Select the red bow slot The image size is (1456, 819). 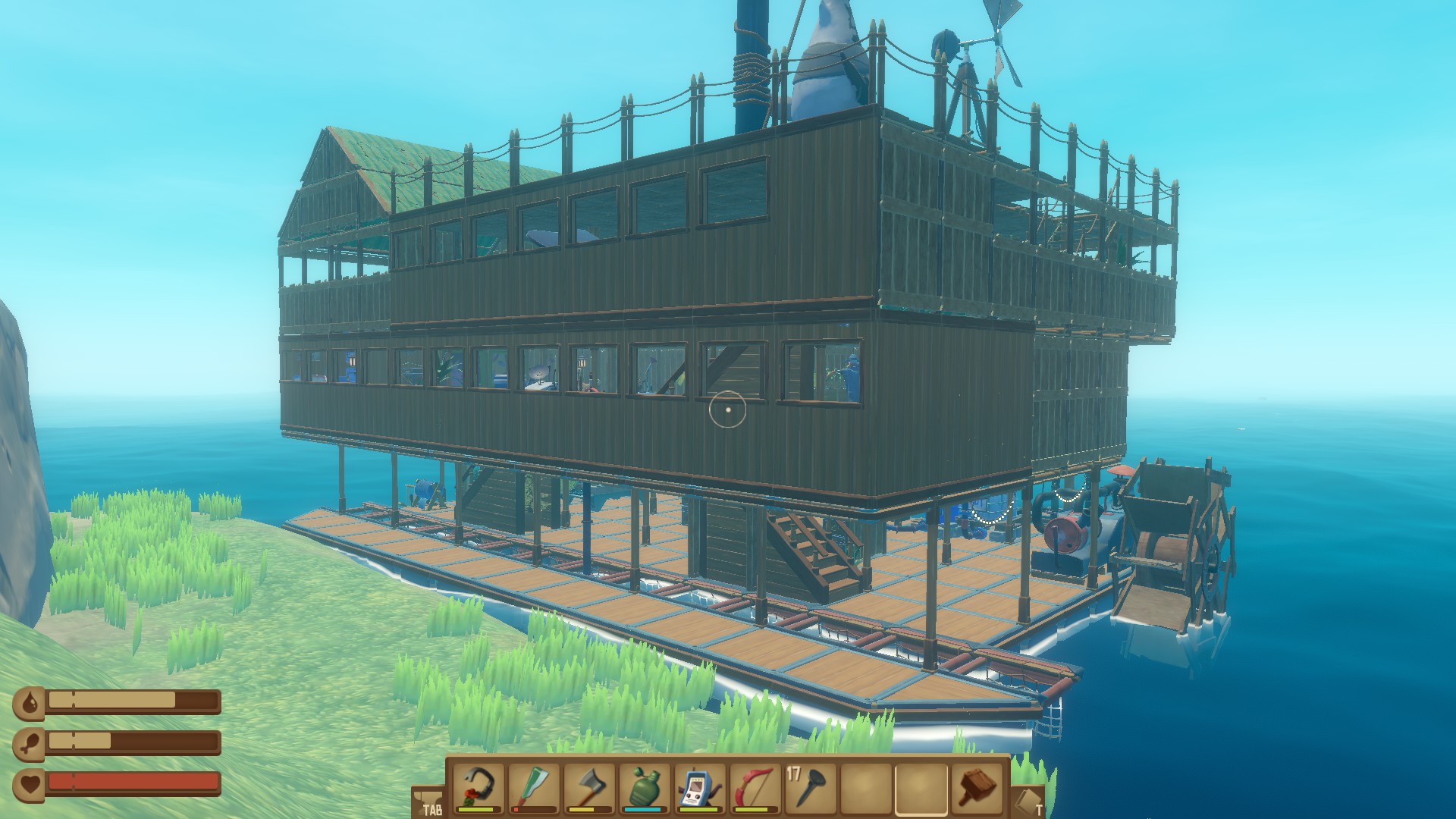tap(755, 788)
